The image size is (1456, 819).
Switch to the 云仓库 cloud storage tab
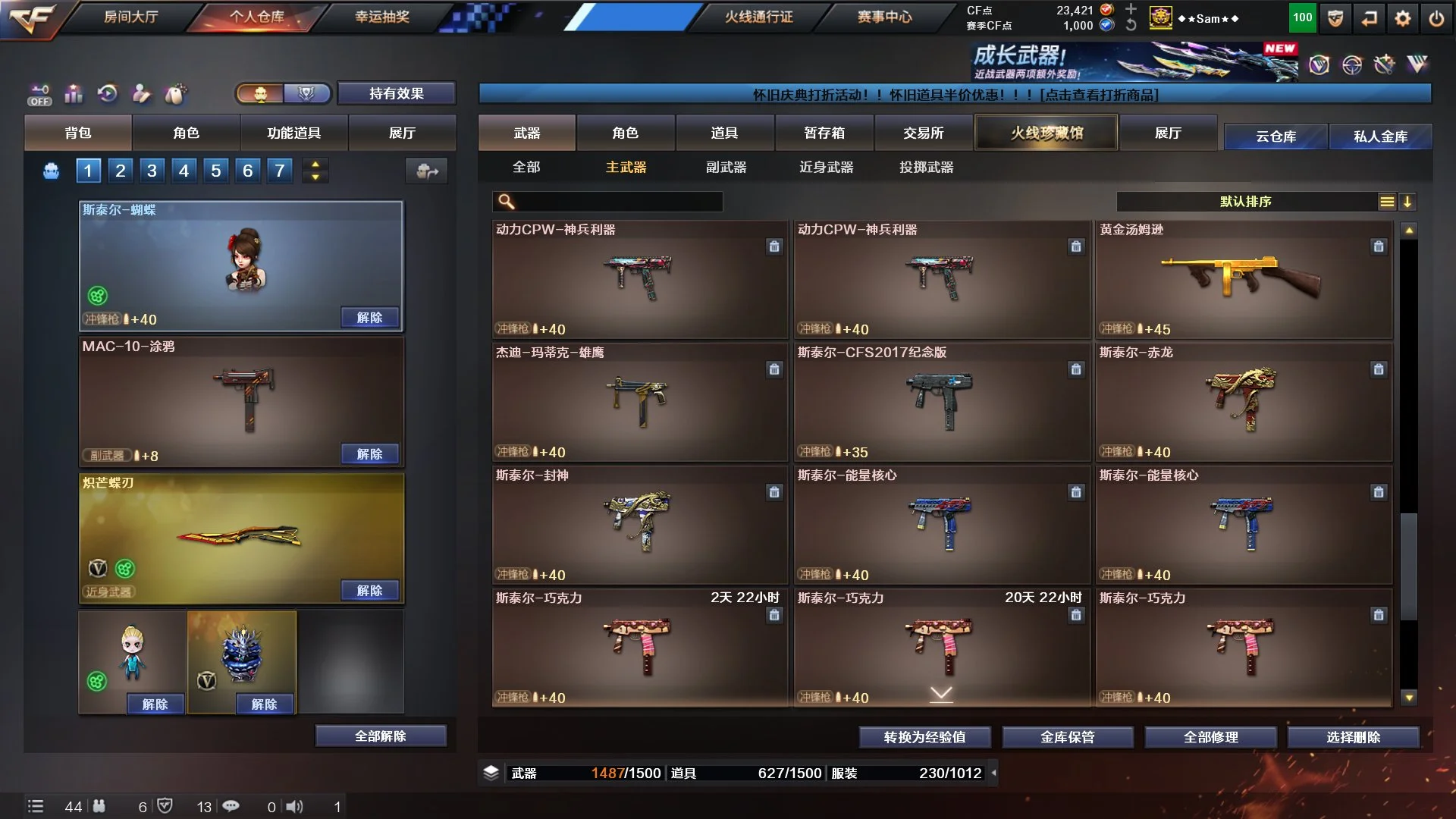(x=1276, y=136)
